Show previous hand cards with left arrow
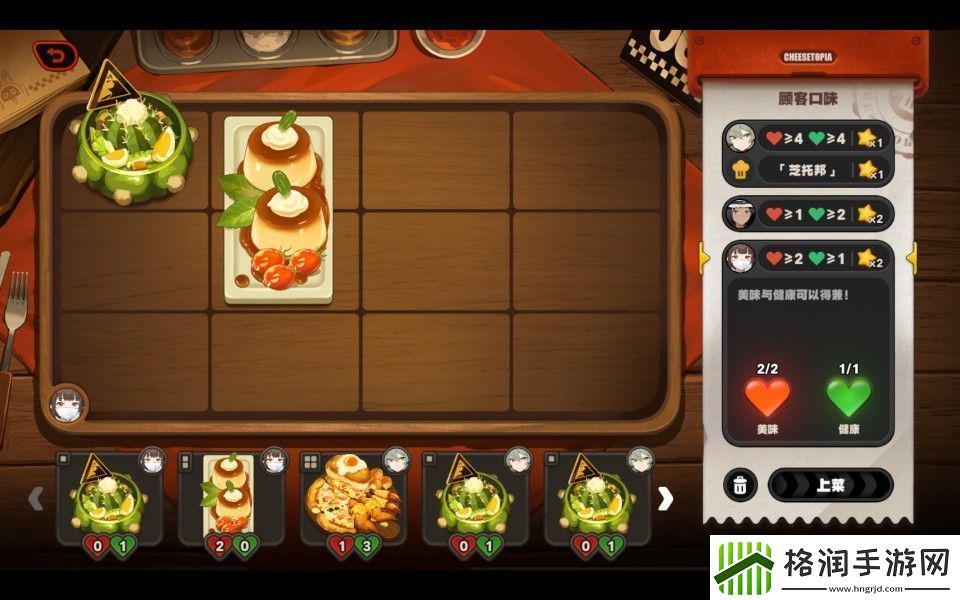960x600 pixels. (35, 498)
